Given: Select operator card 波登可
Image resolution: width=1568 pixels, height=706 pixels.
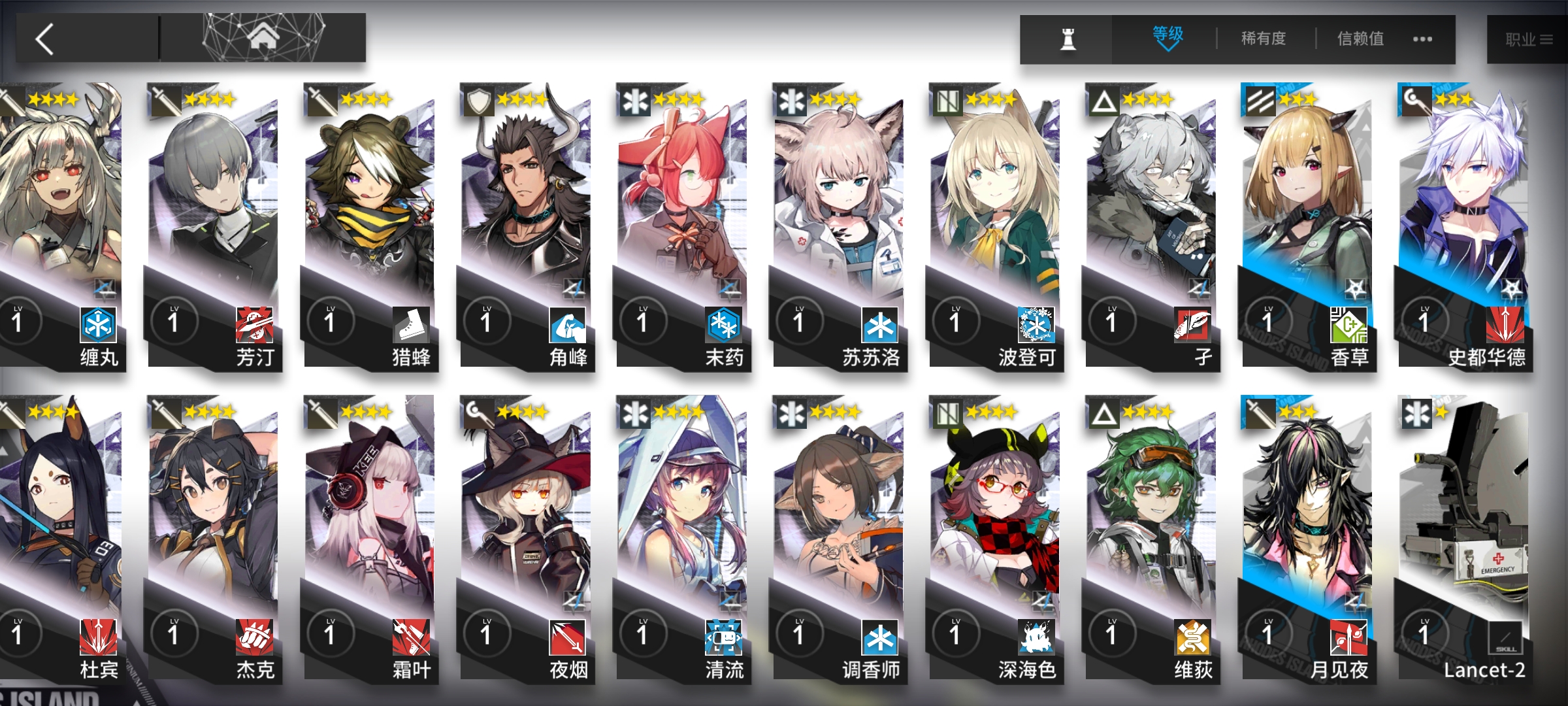Looking at the screenshot, I should pyautogui.click(x=995, y=222).
